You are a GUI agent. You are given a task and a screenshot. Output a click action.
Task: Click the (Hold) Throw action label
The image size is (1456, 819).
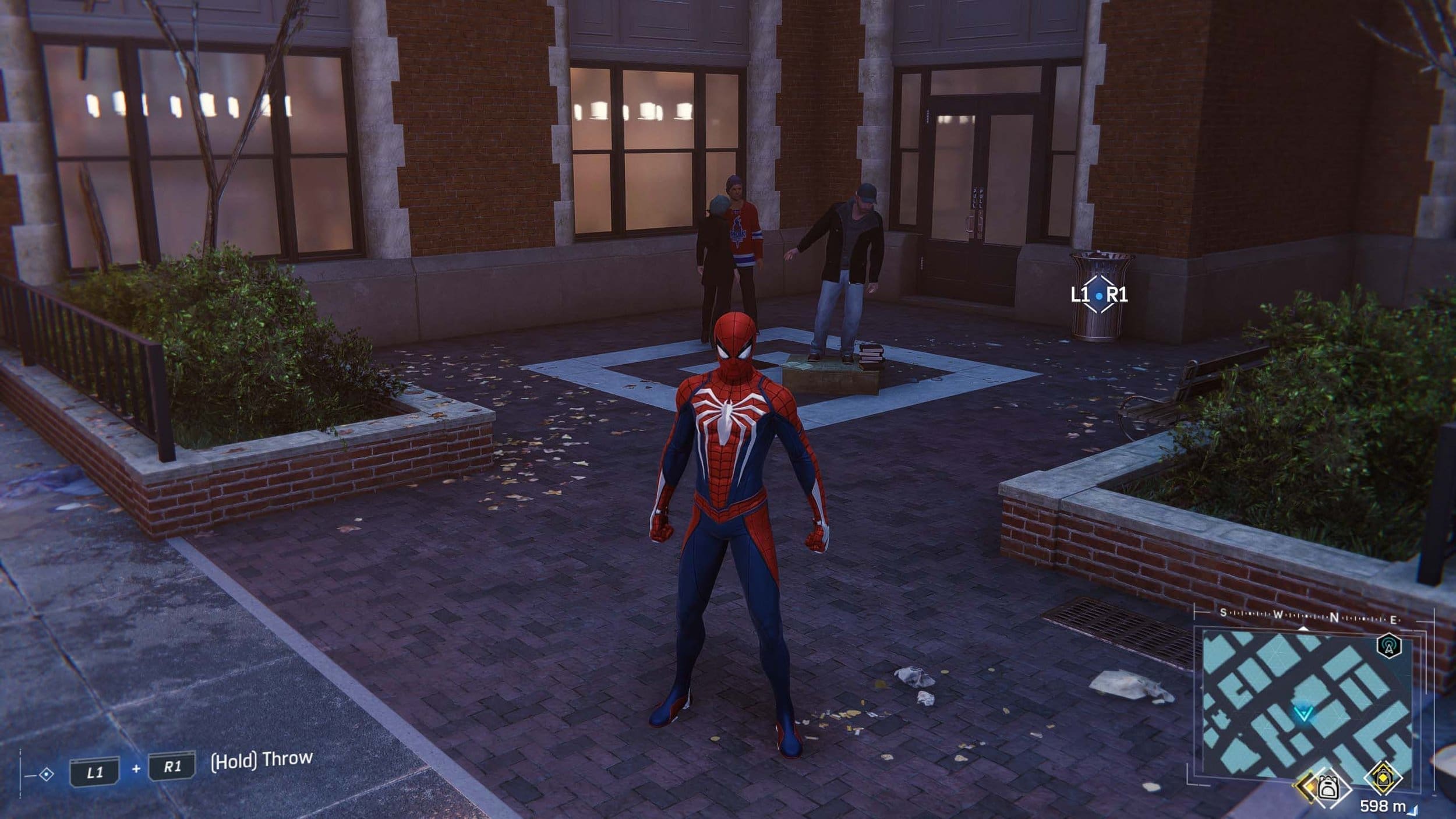click(x=261, y=761)
